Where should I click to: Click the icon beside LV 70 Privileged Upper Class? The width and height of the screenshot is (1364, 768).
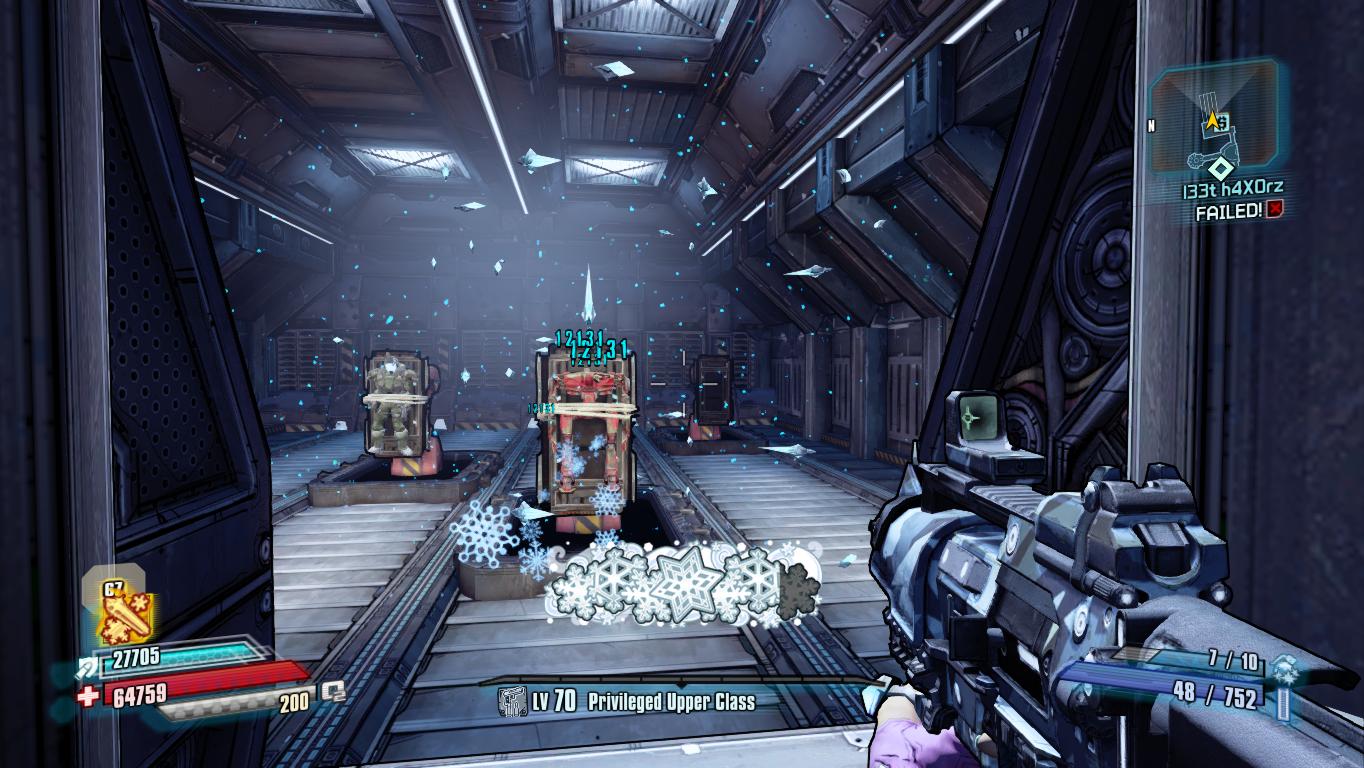(512, 702)
